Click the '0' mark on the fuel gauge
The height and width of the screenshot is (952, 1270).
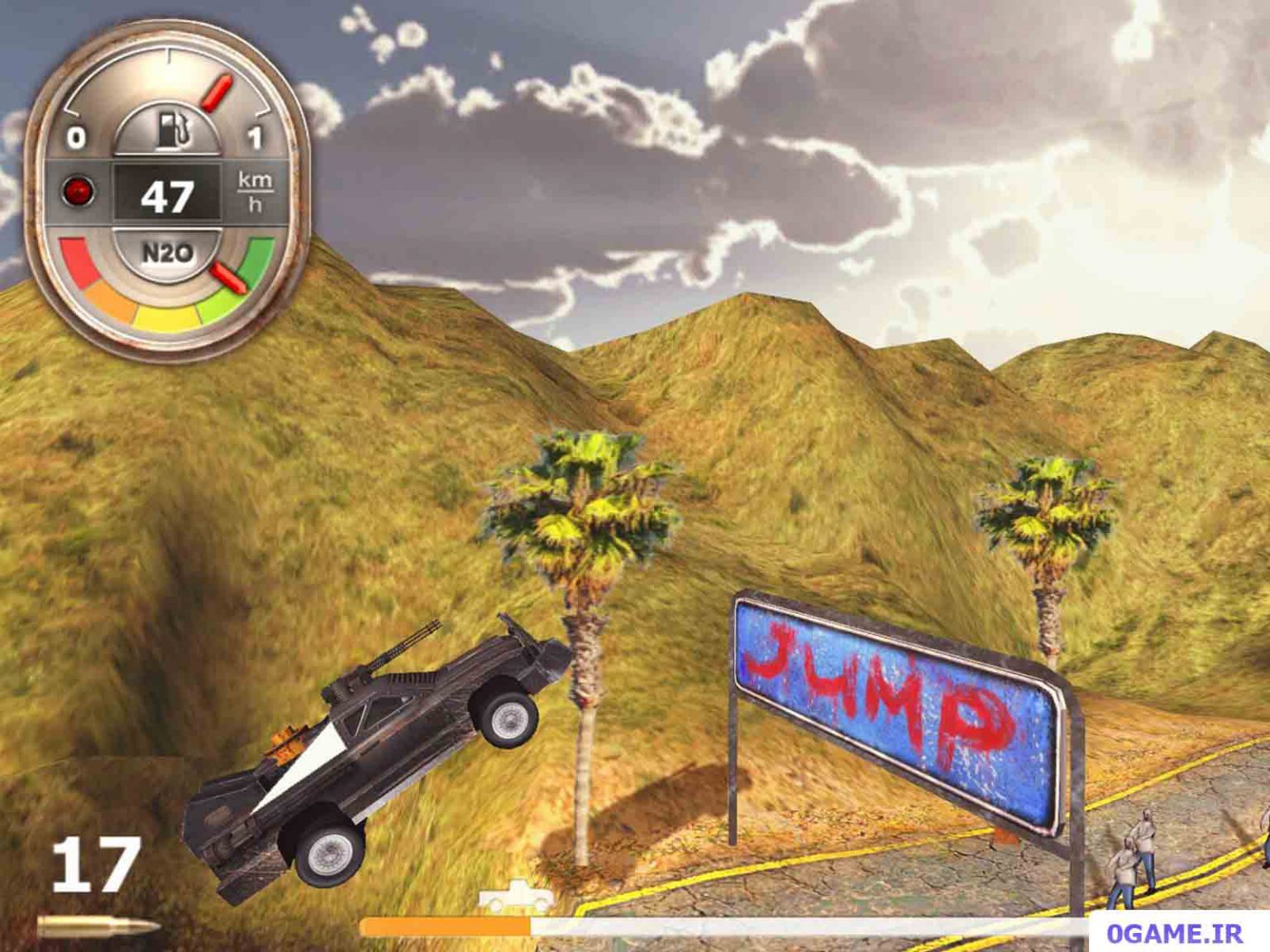point(78,135)
